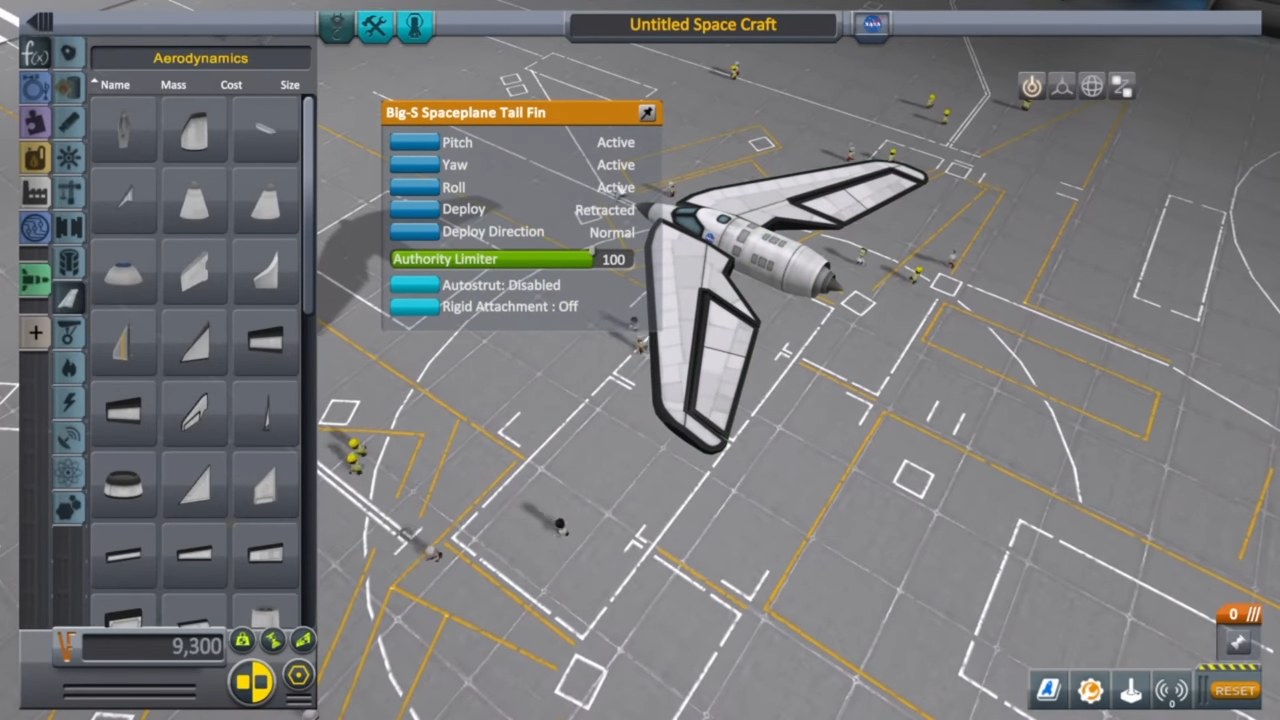Open the Action Groups wrench icon
Viewport: 1280px width, 720px height.
tap(375, 26)
